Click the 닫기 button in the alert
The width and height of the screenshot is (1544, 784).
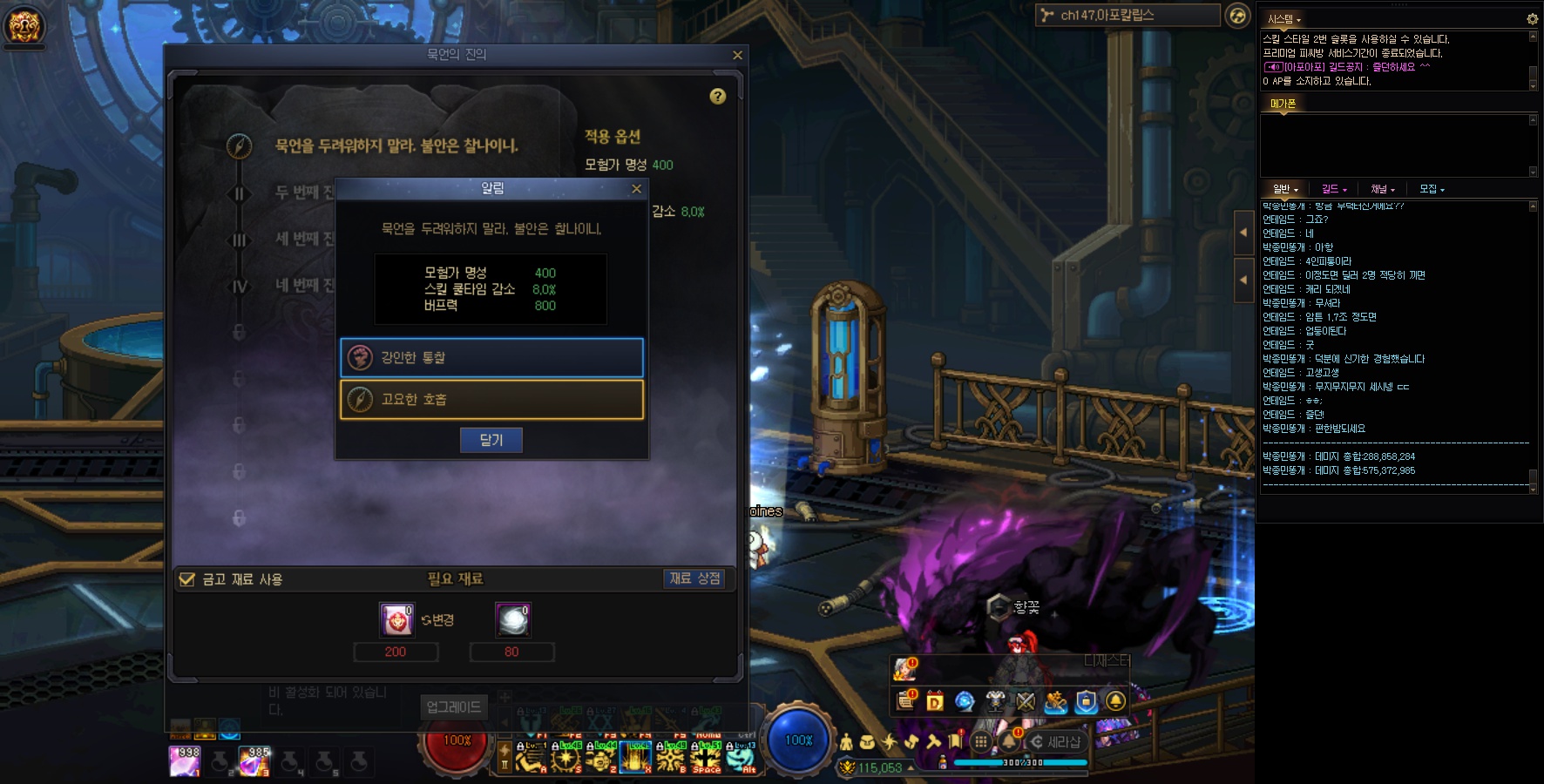click(x=491, y=440)
